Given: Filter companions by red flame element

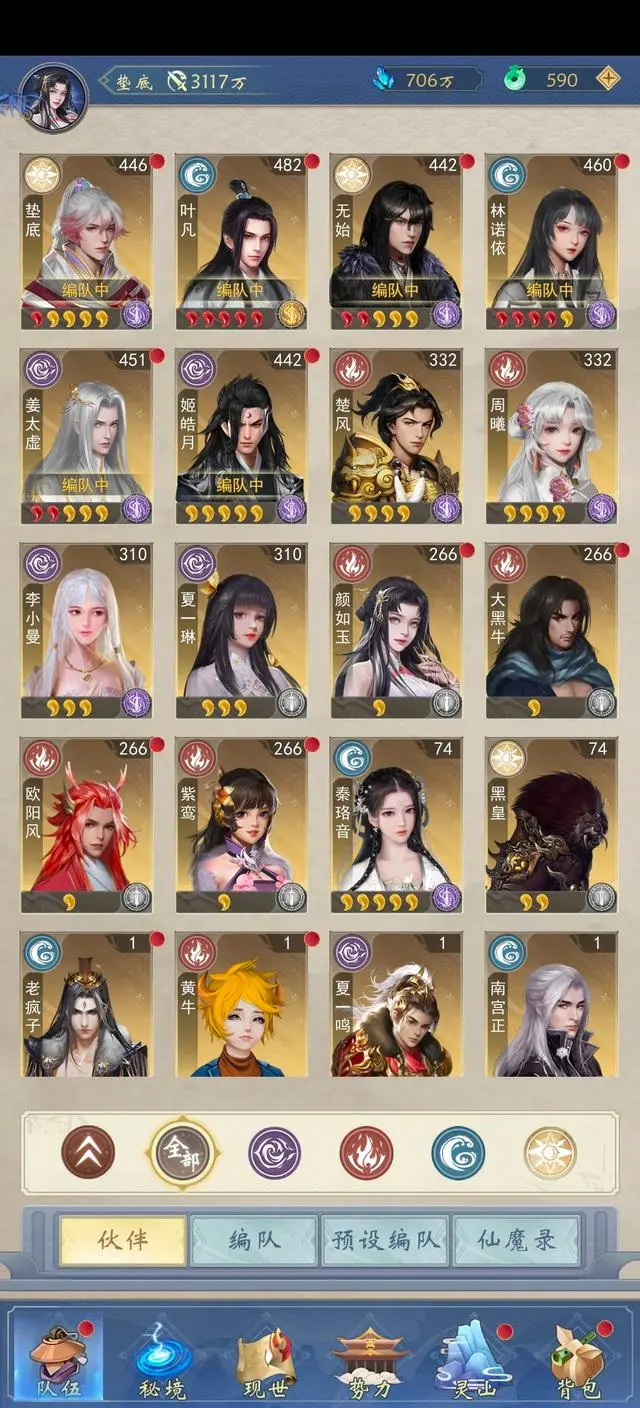Looking at the screenshot, I should point(366,1153).
